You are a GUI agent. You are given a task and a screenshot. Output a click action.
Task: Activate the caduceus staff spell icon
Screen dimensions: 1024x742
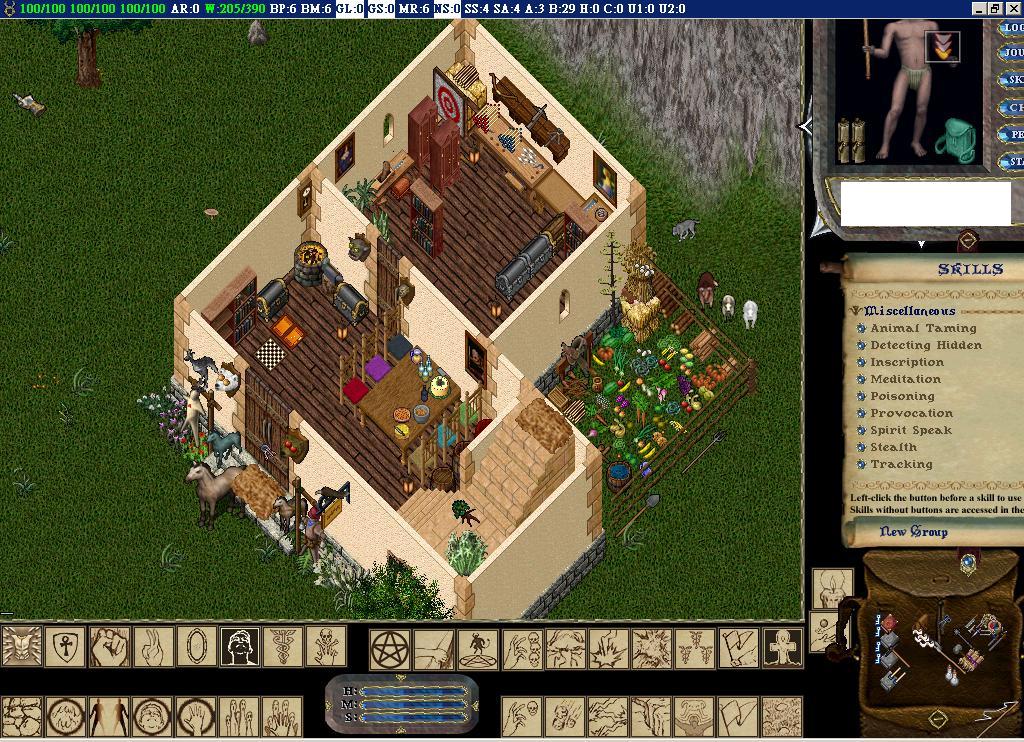click(x=283, y=646)
